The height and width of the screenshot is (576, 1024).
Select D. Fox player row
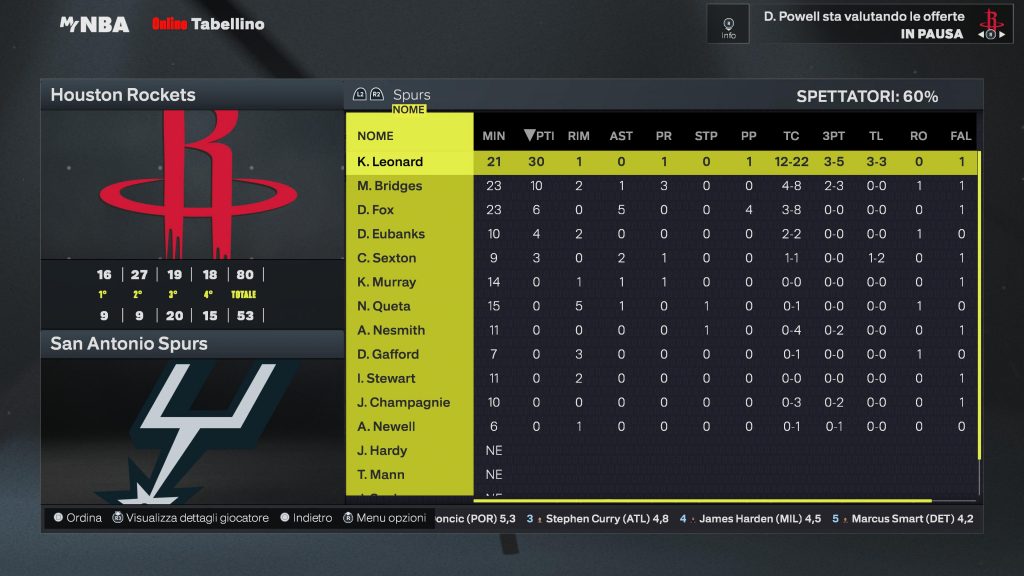376,210
